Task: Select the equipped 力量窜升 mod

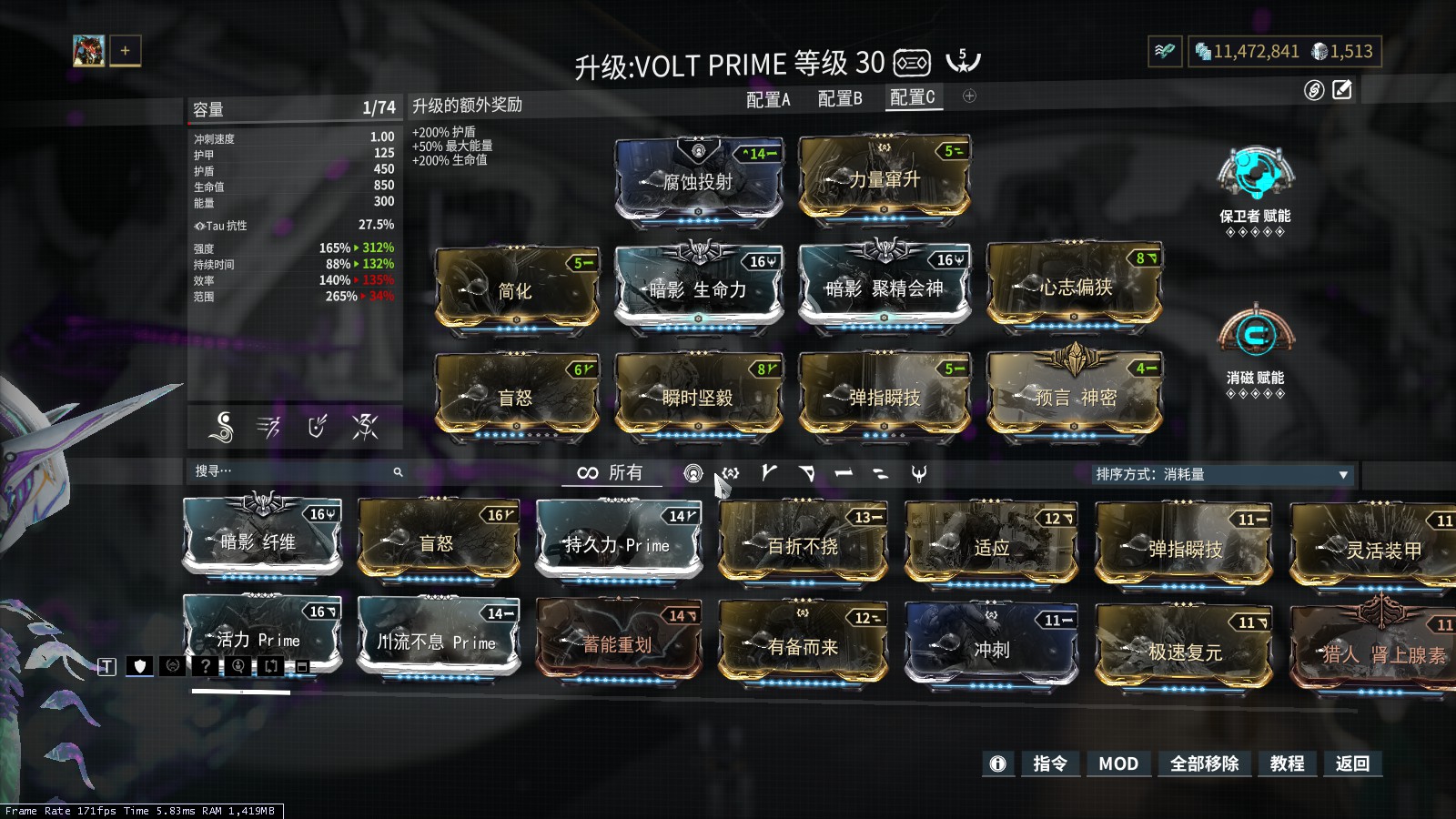Action: click(884, 179)
